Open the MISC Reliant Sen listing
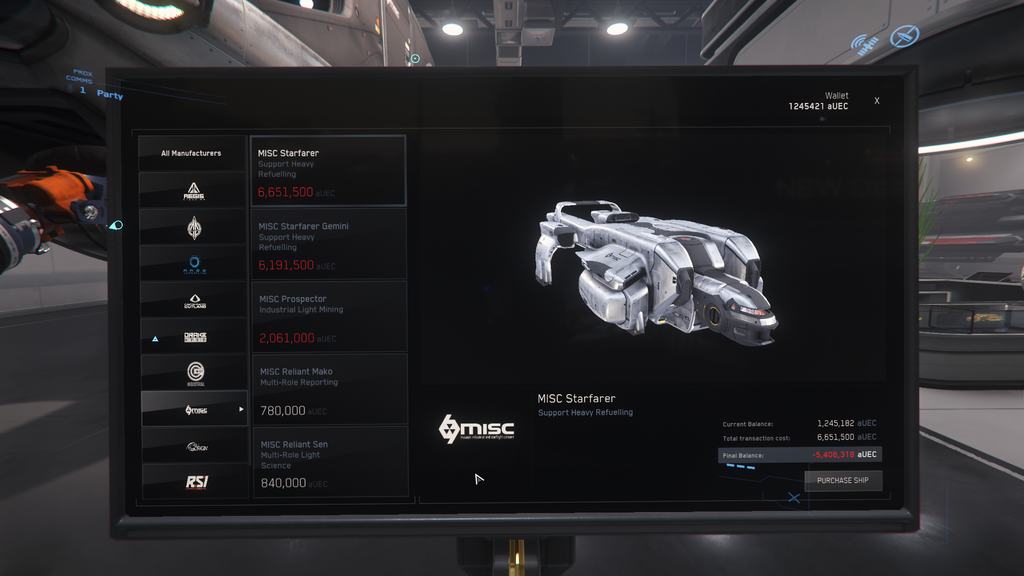Screen dimensions: 1024x576 click(x=328, y=461)
